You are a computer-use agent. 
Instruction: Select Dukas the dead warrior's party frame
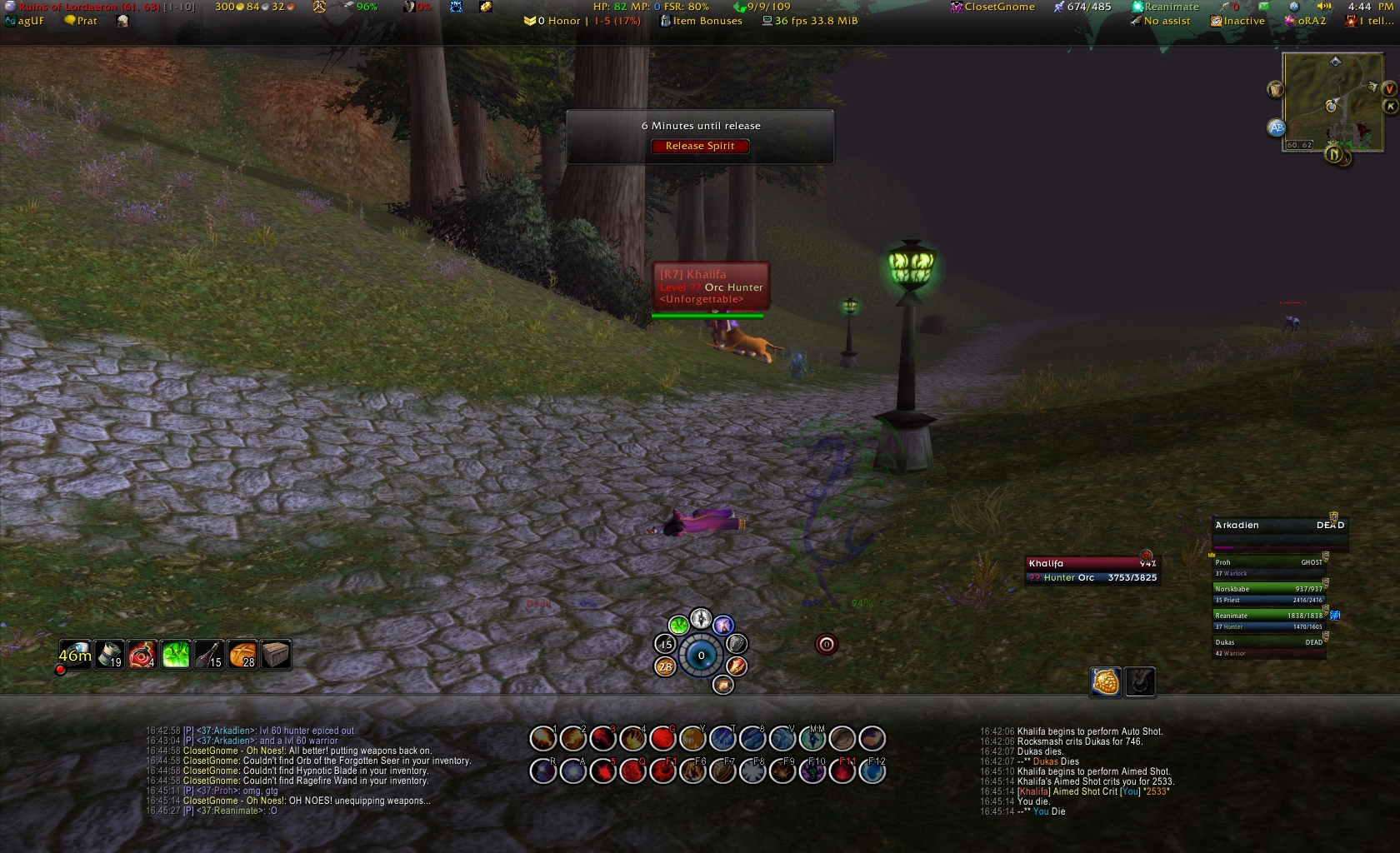coord(1267,646)
